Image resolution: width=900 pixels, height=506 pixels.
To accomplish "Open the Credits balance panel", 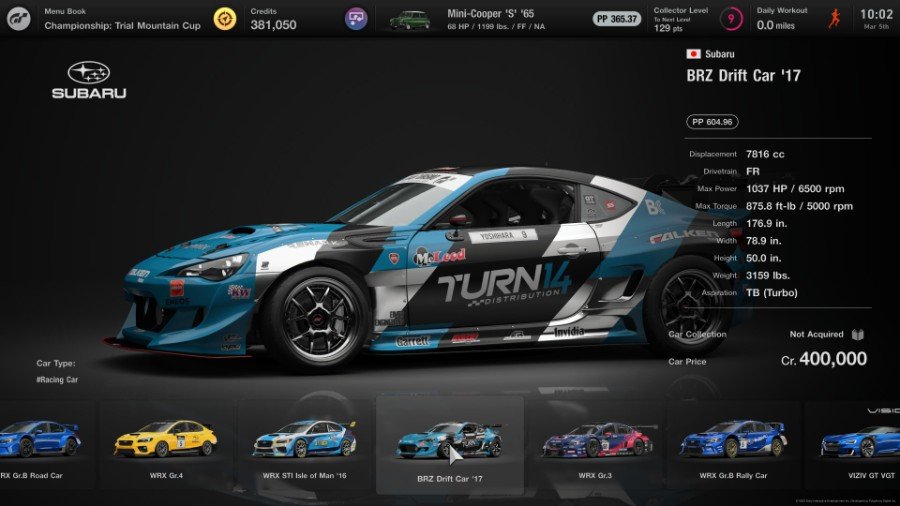I will tap(272, 18).
